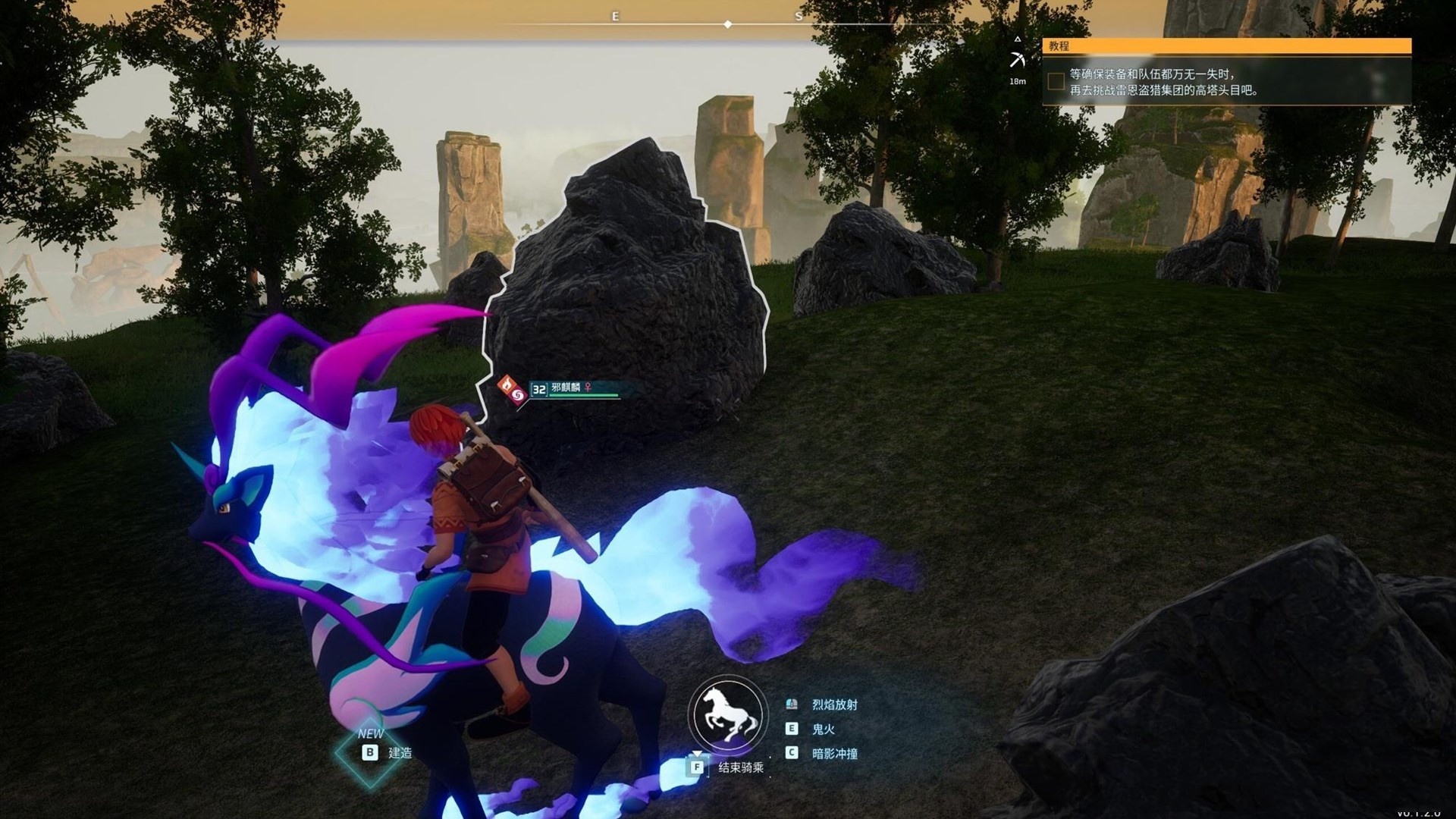This screenshot has width=1456, height=819.
Task: Select the 烈焰放射 skill entry
Action: pyautogui.click(x=834, y=704)
